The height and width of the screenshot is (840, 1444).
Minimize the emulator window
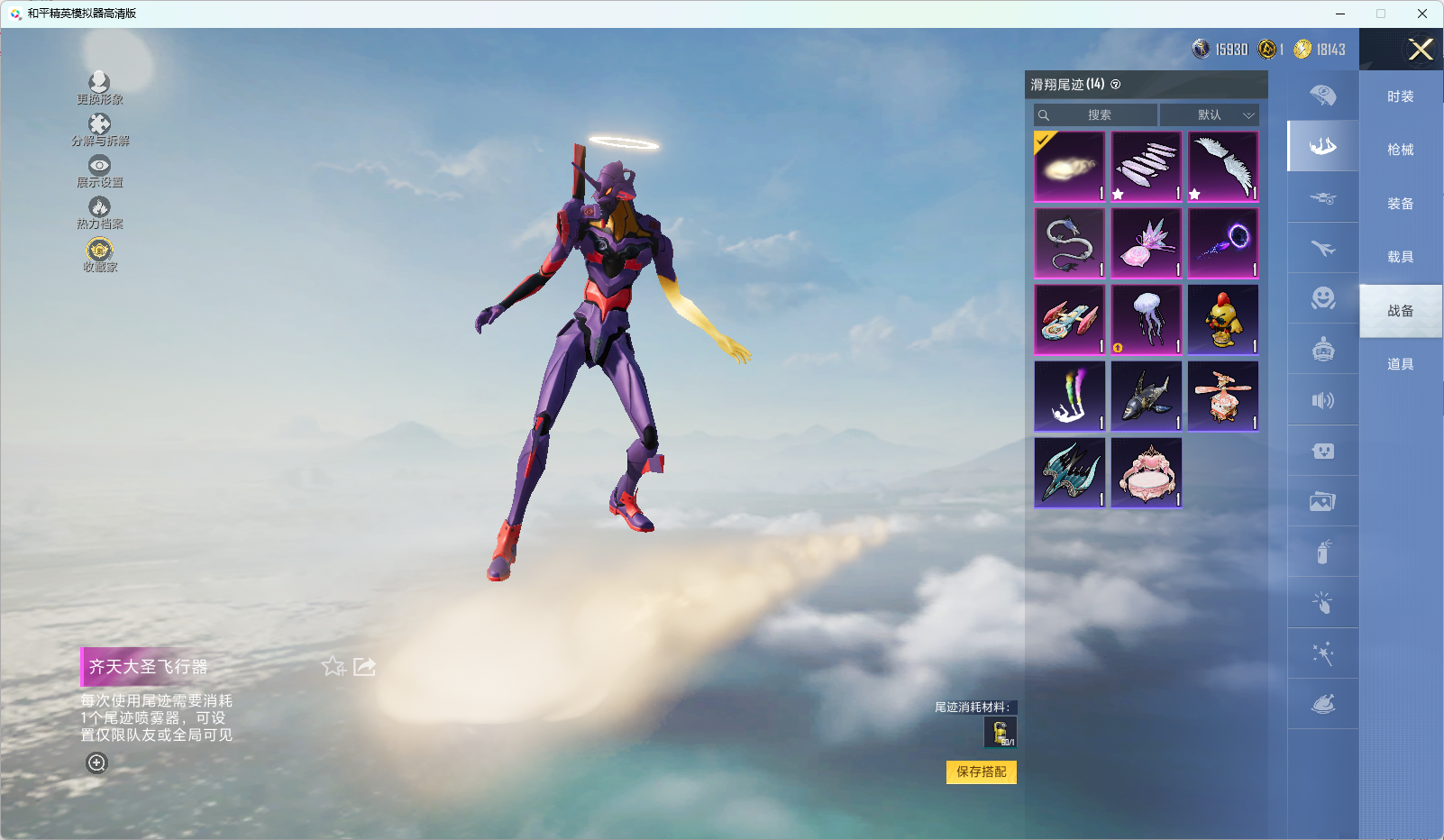click(x=1340, y=14)
